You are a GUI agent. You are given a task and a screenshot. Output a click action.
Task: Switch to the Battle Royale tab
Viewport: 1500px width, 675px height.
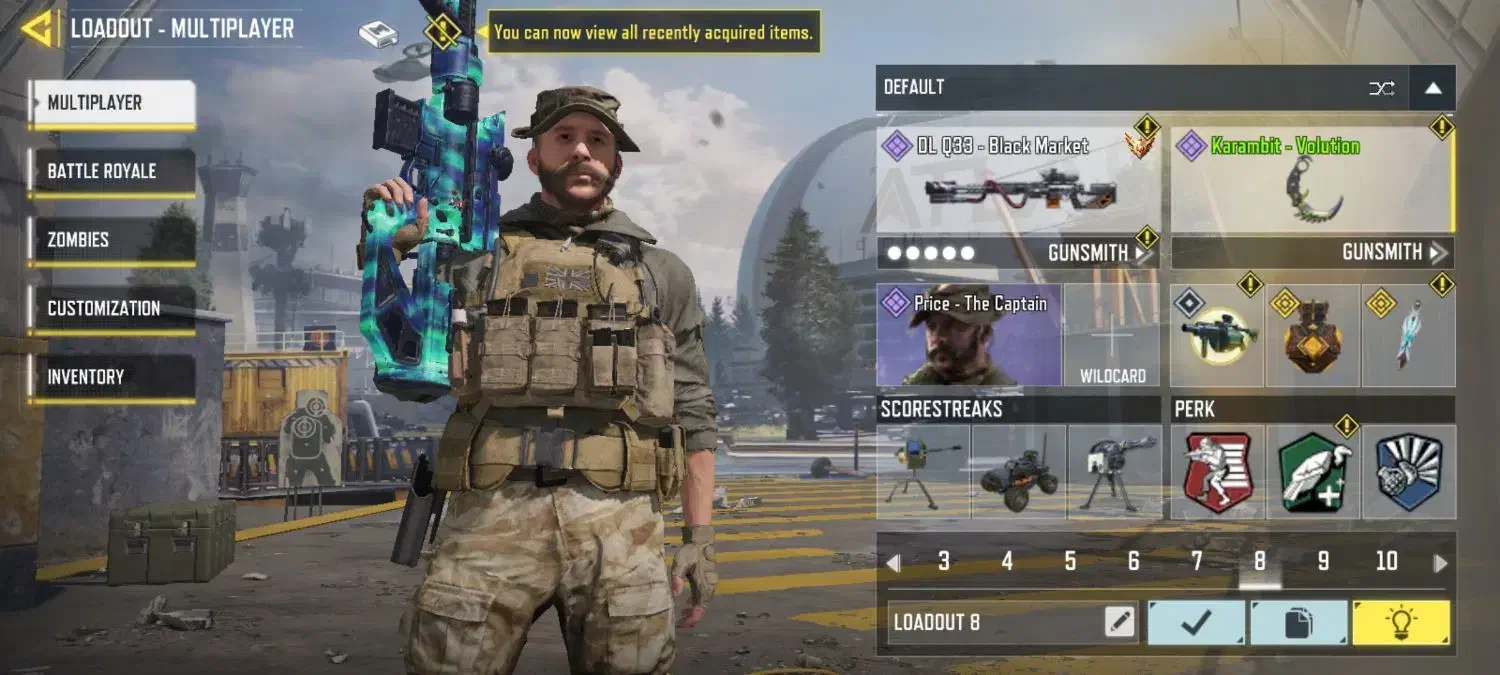click(x=111, y=171)
